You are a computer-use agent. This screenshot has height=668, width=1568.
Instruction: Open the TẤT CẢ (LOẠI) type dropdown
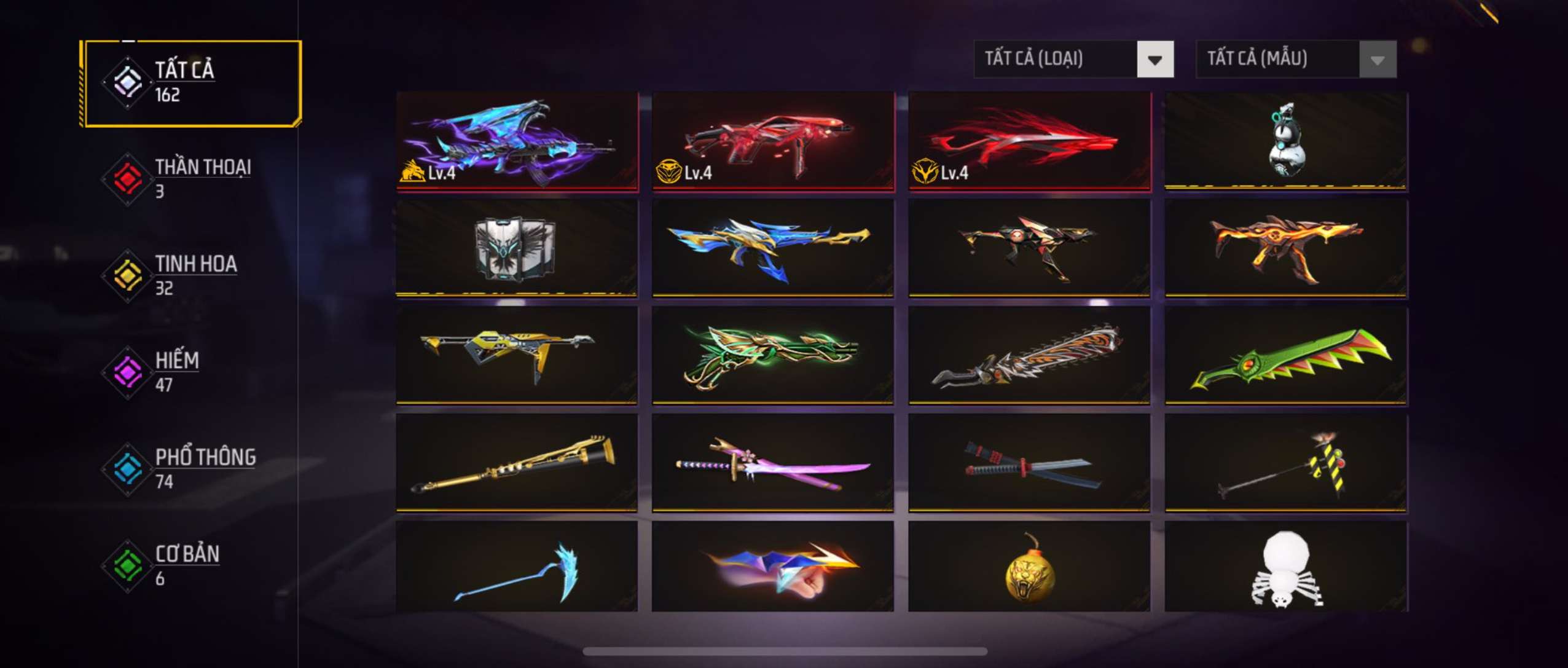coord(1073,59)
